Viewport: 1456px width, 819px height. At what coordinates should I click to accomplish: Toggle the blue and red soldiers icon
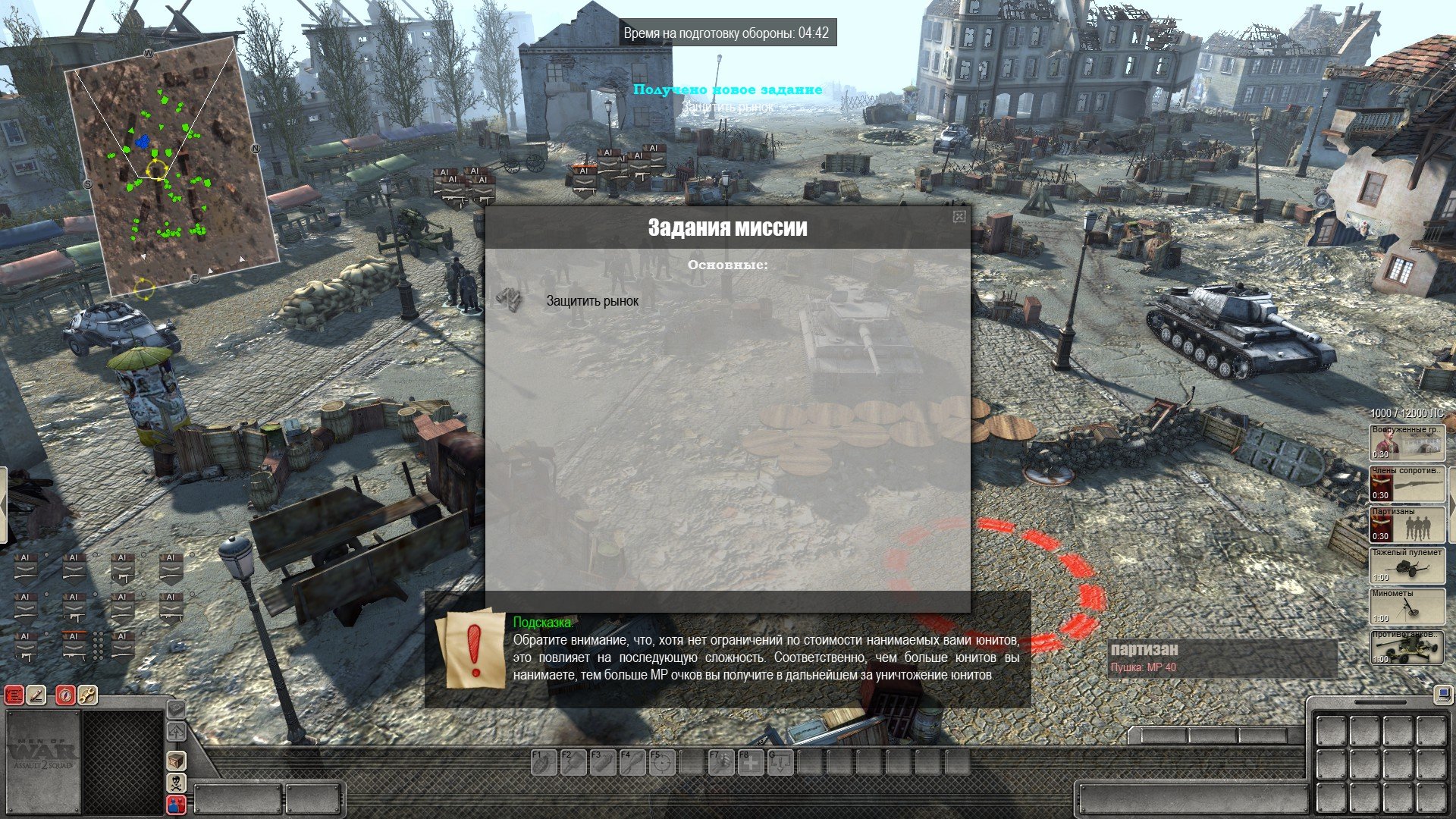coord(176,804)
